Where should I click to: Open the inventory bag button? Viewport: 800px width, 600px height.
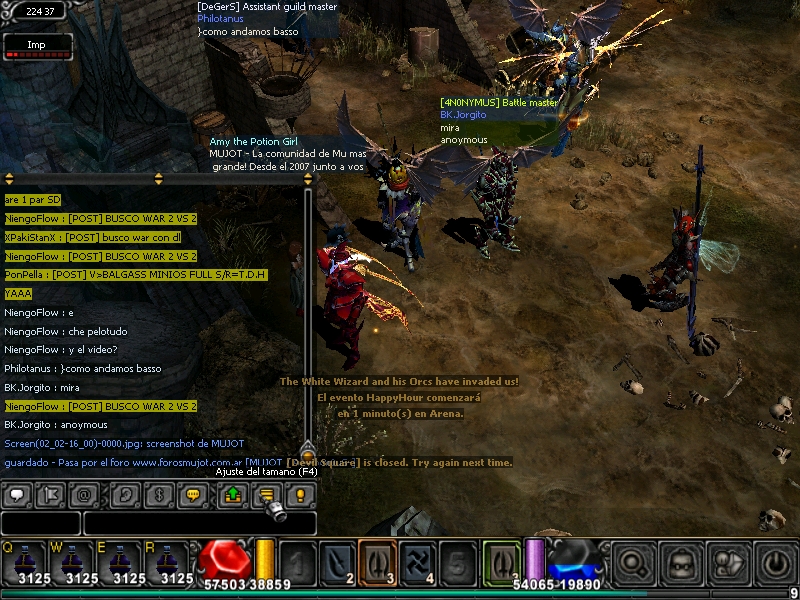(x=680, y=562)
